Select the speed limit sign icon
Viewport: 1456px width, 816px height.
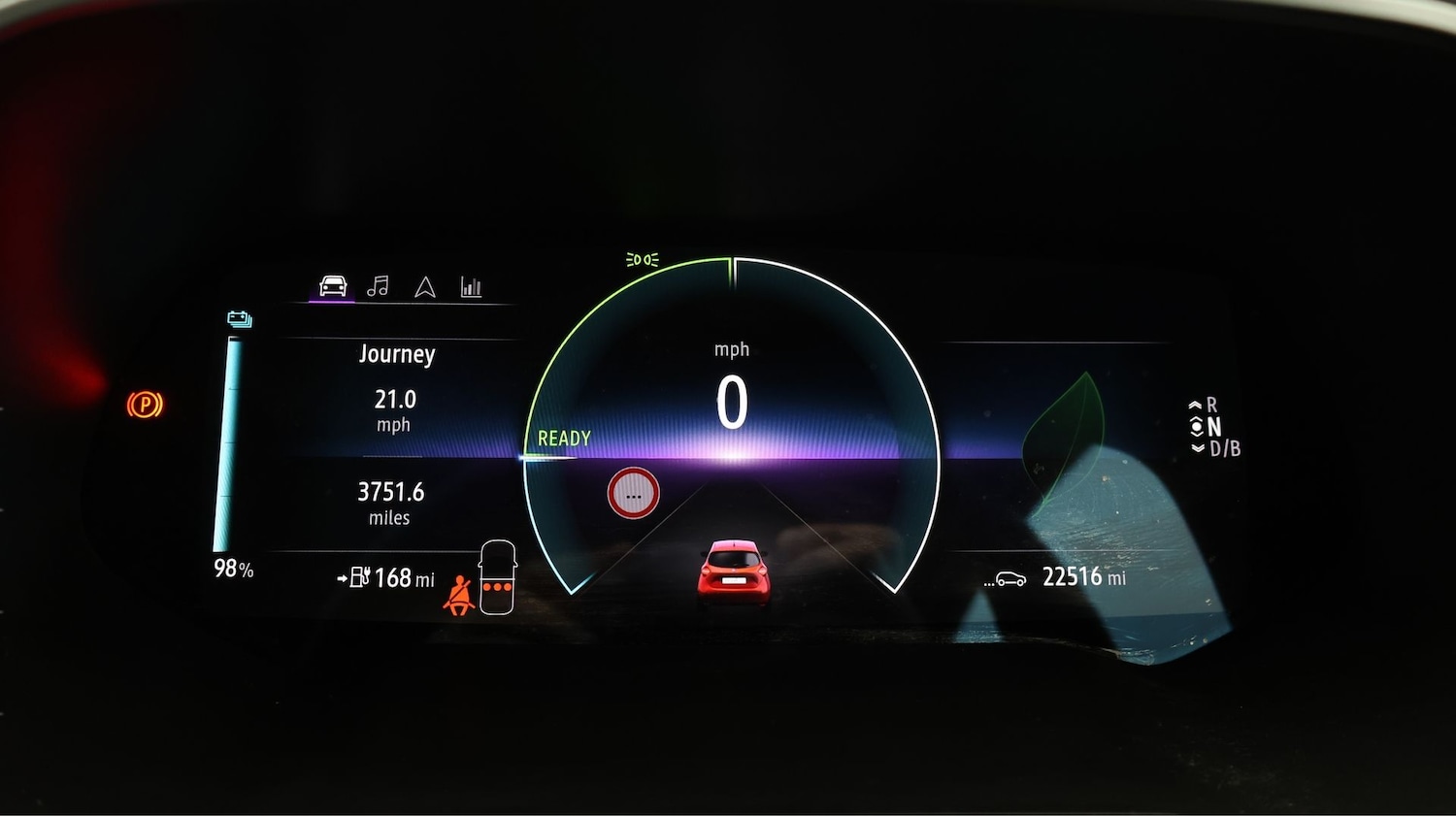(x=633, y=494)
